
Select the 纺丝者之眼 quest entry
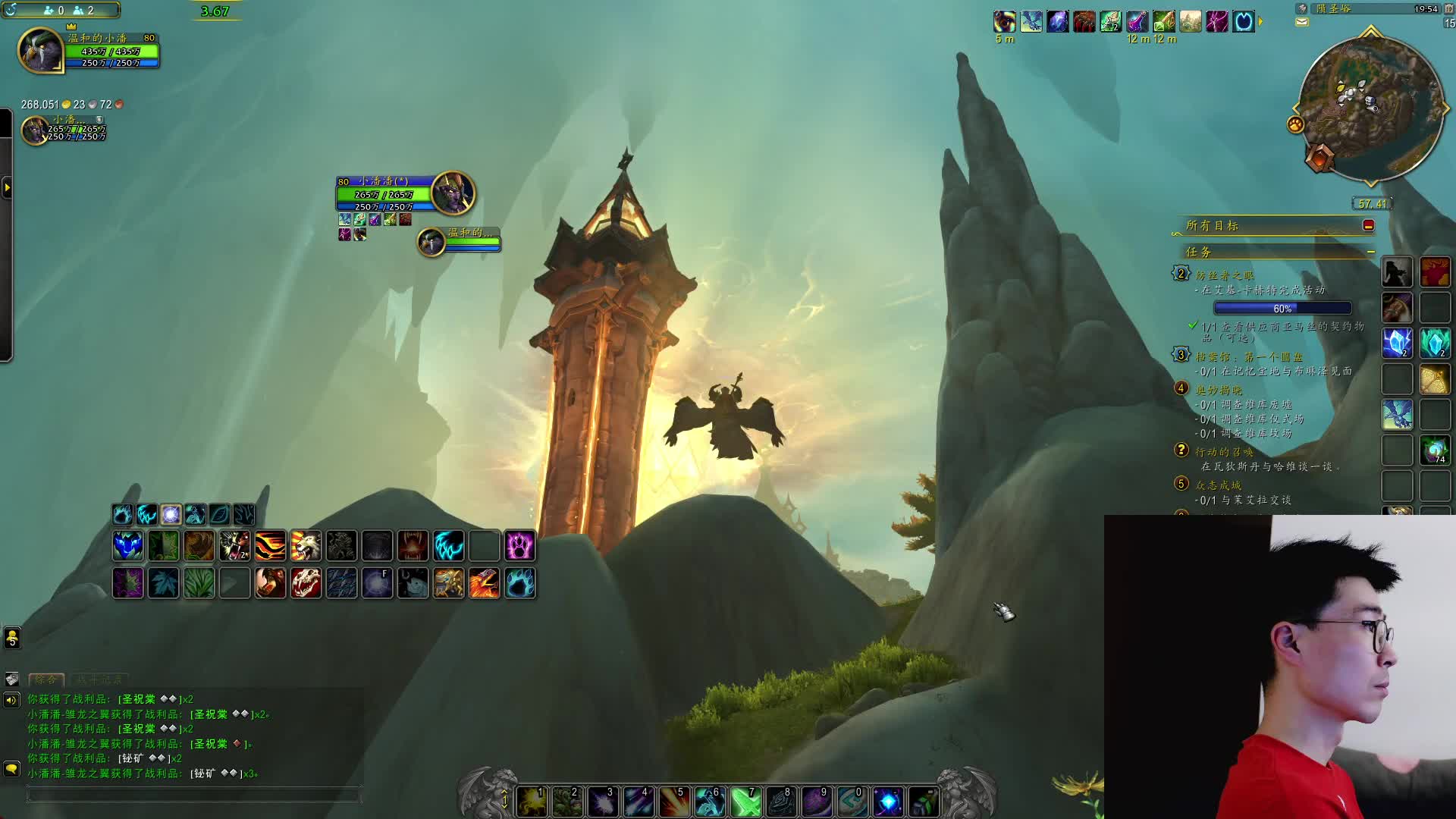pyautogui.click(x=1224, y=275)
